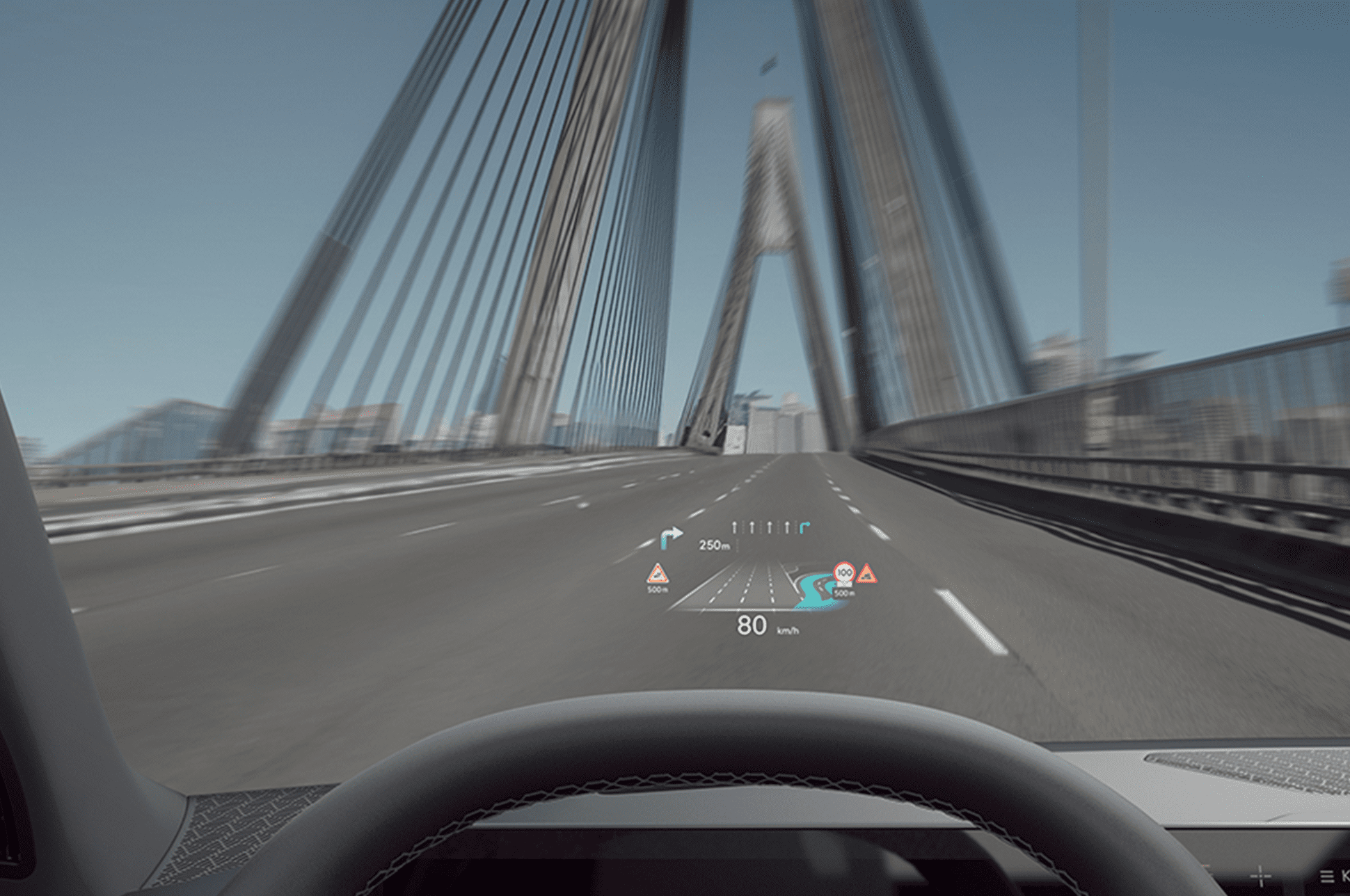
Task: Click the 100 speed limit sign
Action: (x=844, y=573)
